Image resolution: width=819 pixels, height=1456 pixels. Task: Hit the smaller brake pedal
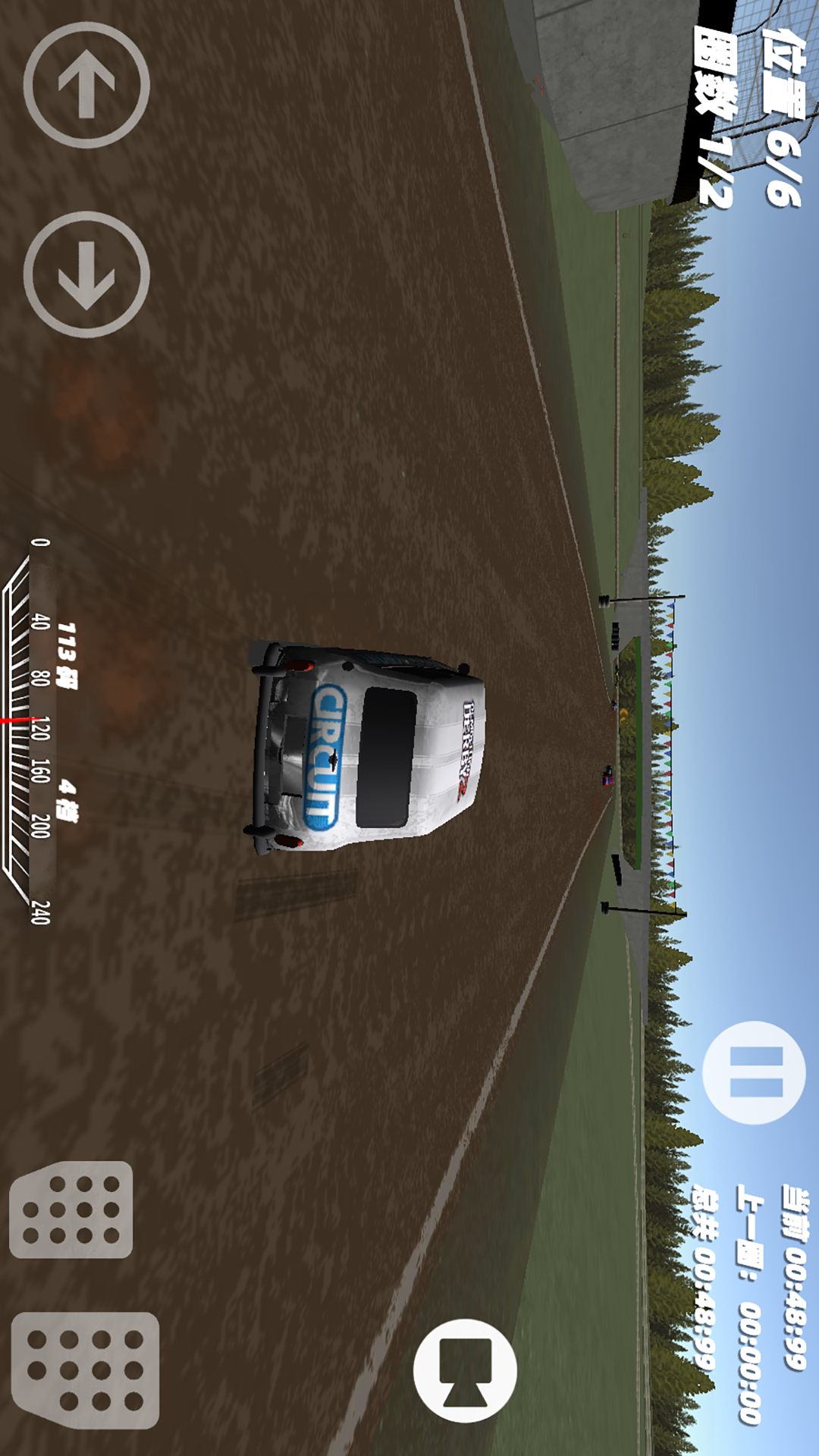tap(71, 1209)
